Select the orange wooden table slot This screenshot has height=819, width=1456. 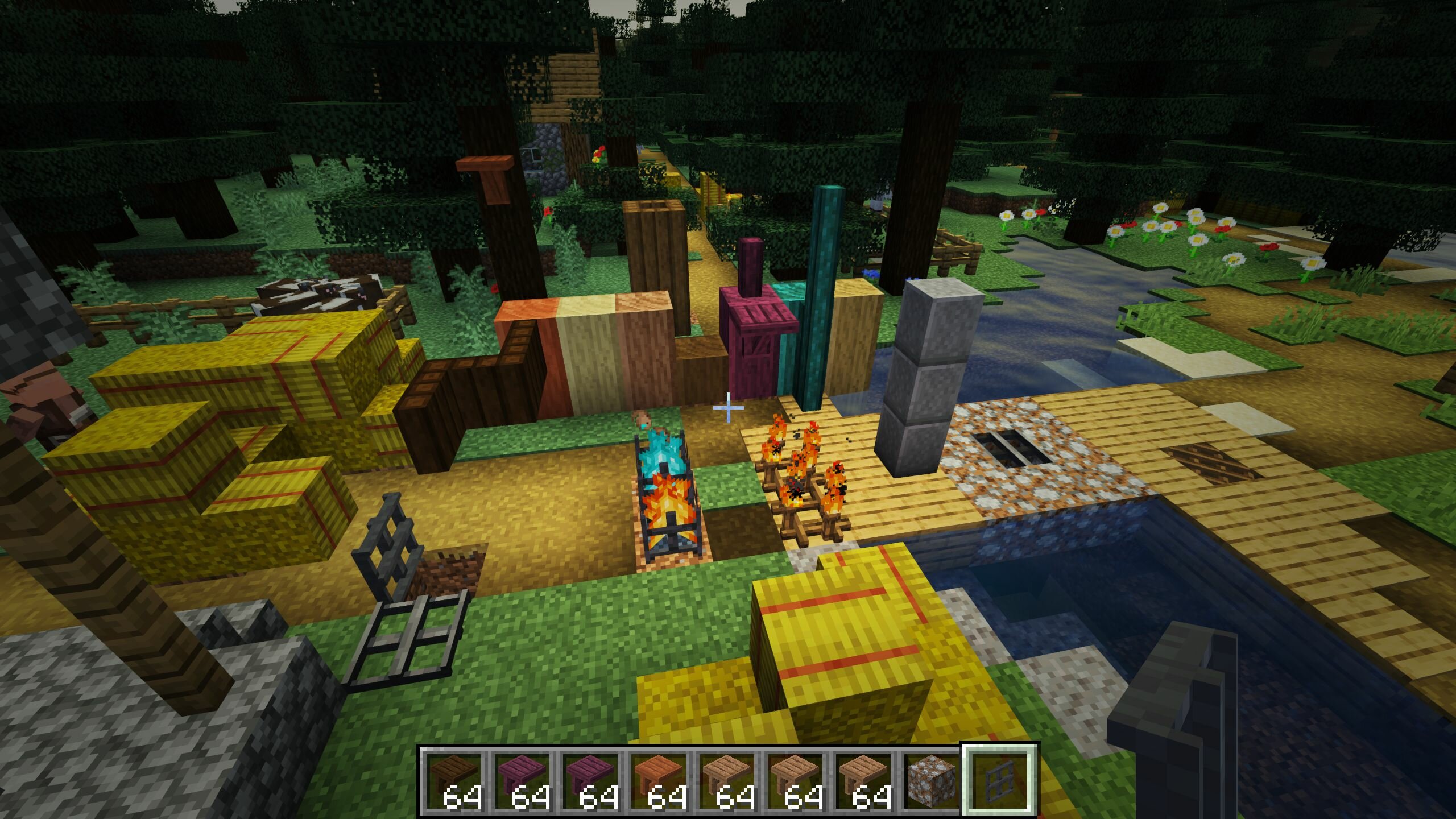[658, 780]
